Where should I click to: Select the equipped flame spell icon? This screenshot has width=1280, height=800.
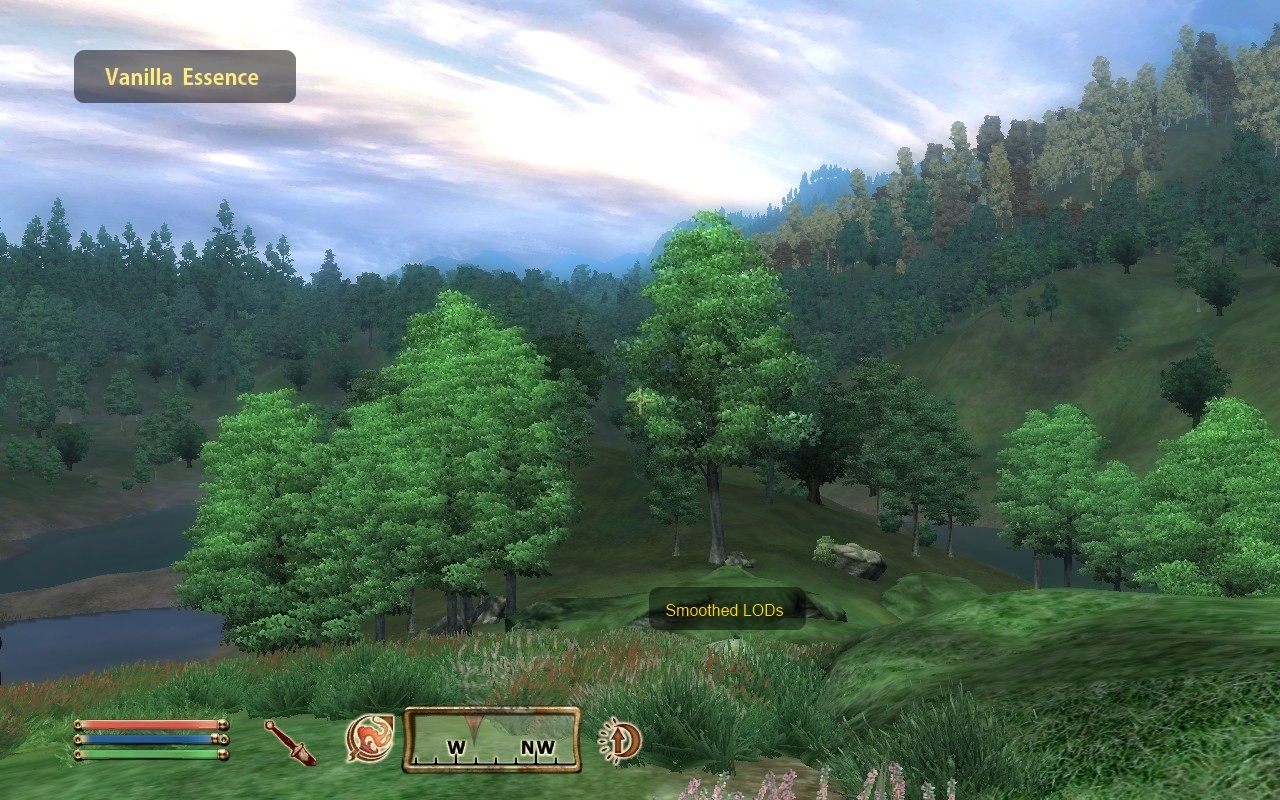point(369,739)
